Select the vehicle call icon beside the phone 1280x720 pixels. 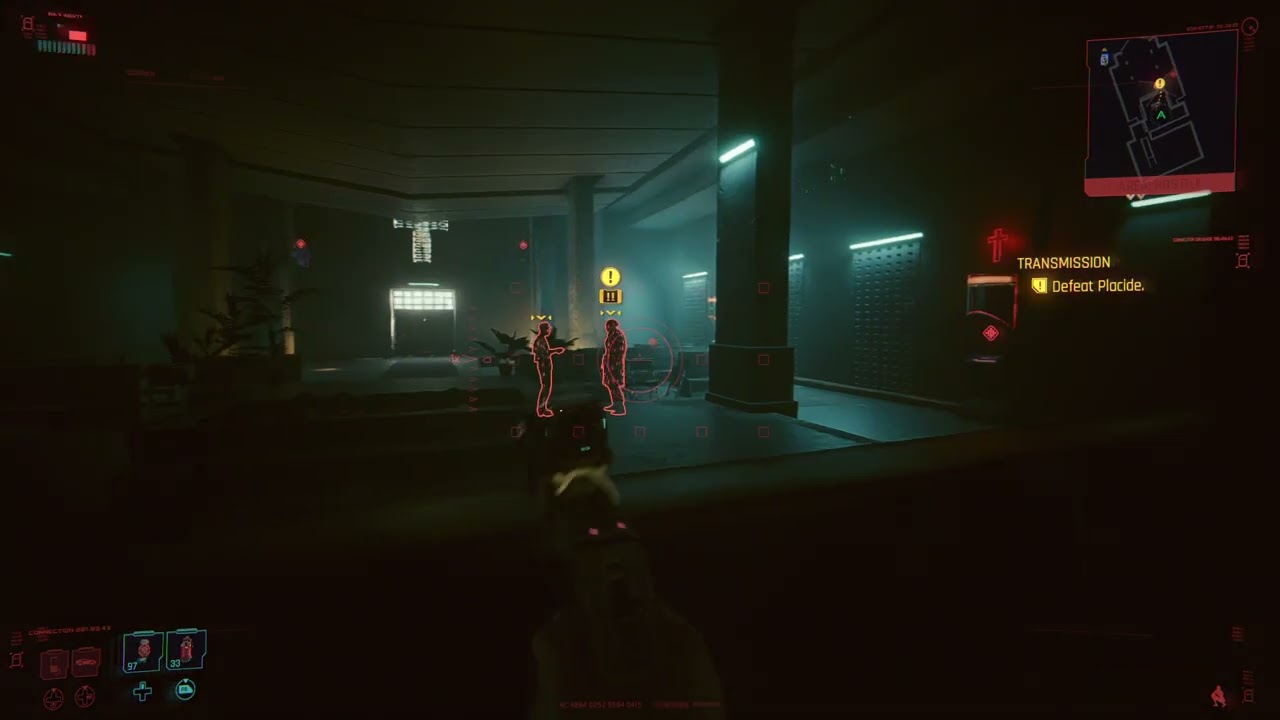pos(84,663)
